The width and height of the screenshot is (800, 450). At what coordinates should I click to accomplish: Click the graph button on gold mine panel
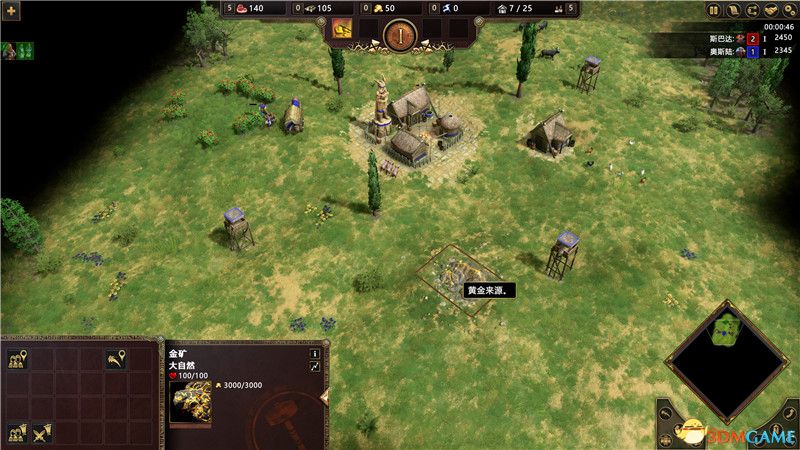(314, 368)
